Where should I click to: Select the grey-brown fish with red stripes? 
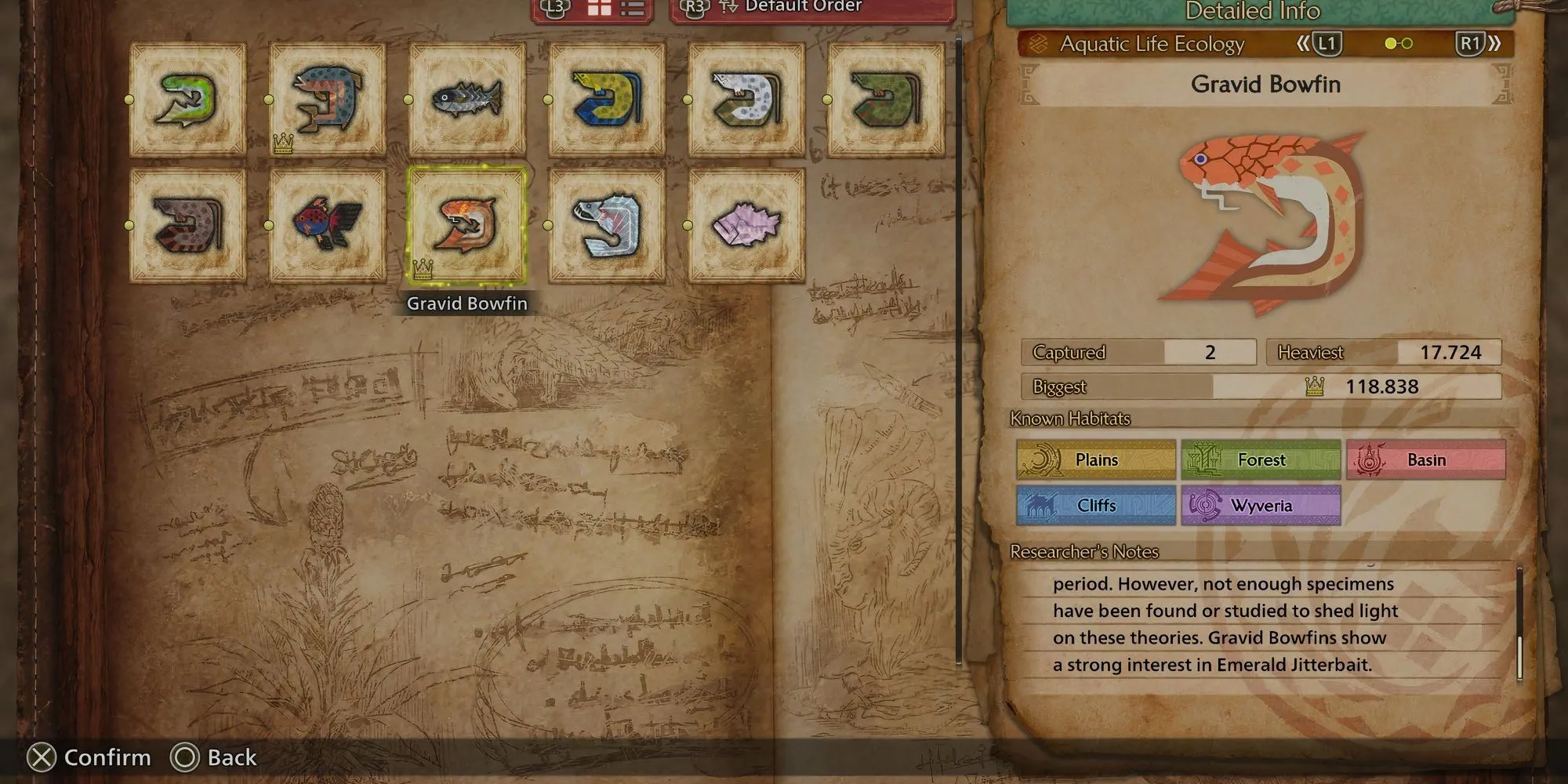(187, 225)
